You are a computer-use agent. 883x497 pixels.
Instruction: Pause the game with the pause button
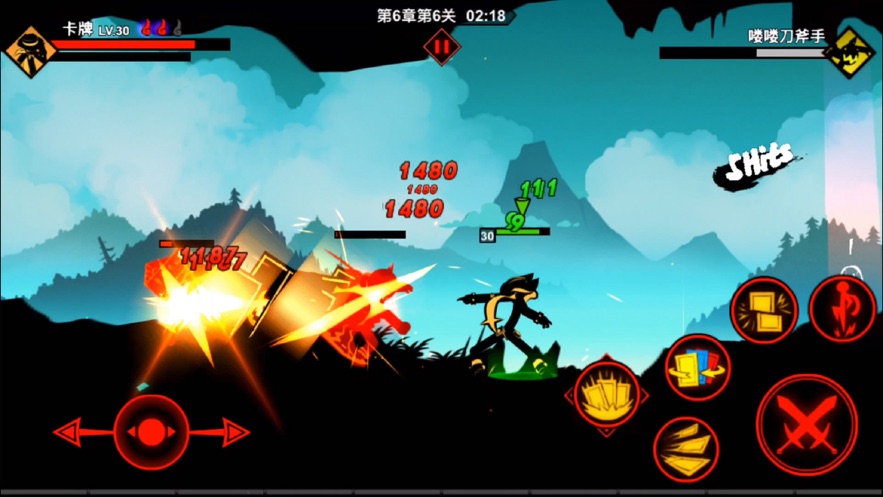(x=441, y=47)
